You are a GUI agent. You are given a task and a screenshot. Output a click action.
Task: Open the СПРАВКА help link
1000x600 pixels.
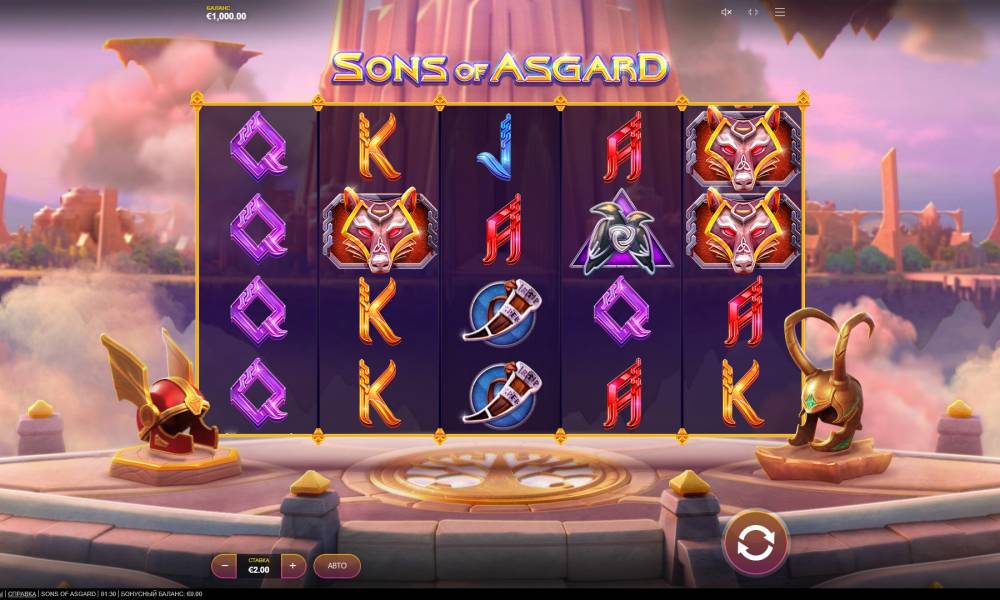point(22,594)
